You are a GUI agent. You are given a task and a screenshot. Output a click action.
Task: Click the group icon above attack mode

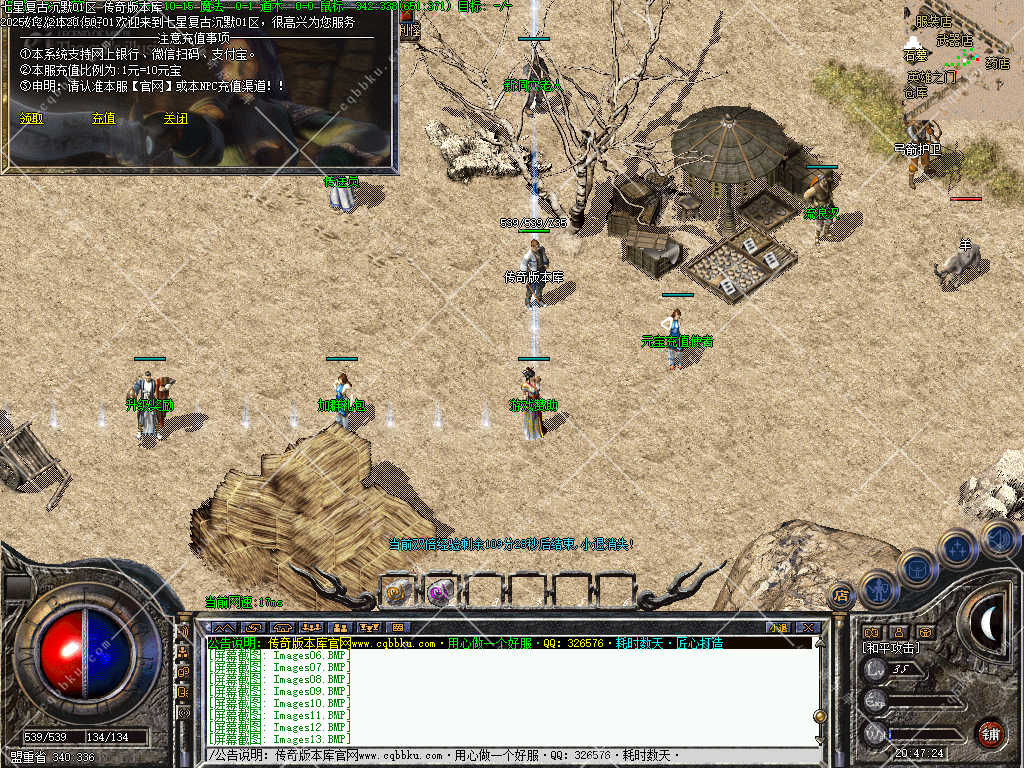click(x=871, y=632)
